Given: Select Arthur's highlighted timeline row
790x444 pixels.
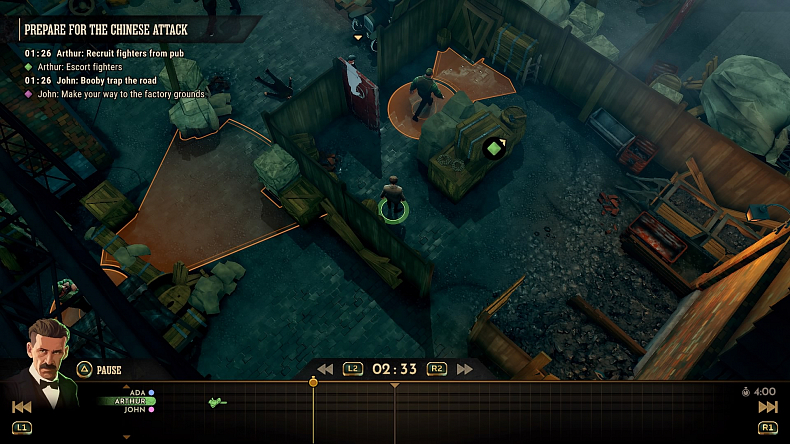Looking at the screenshot, I should [131, 401].
